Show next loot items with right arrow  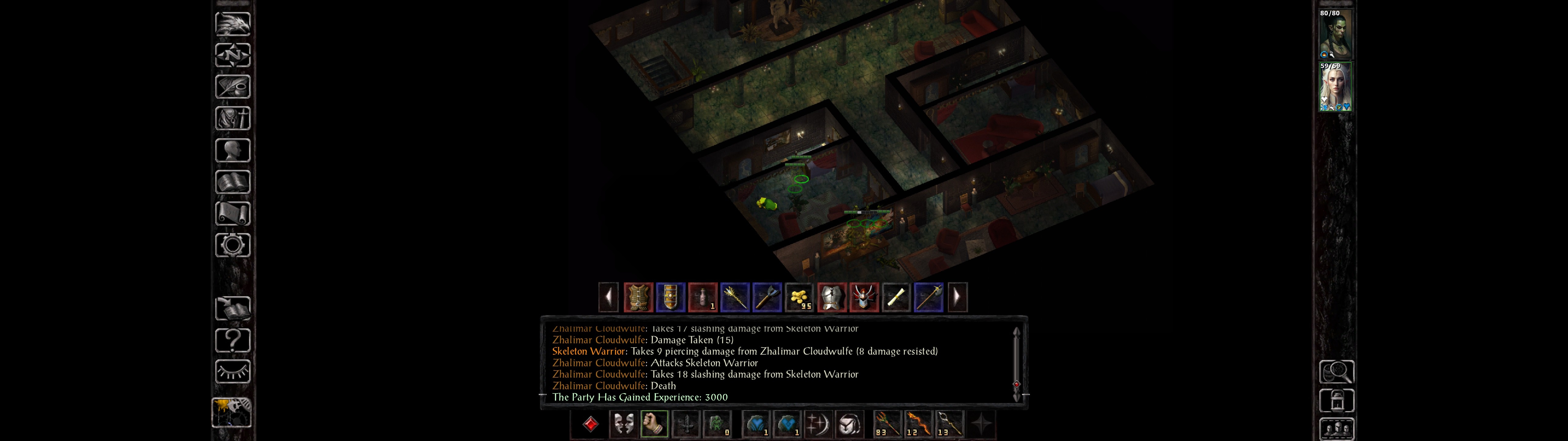pos(957,297)
